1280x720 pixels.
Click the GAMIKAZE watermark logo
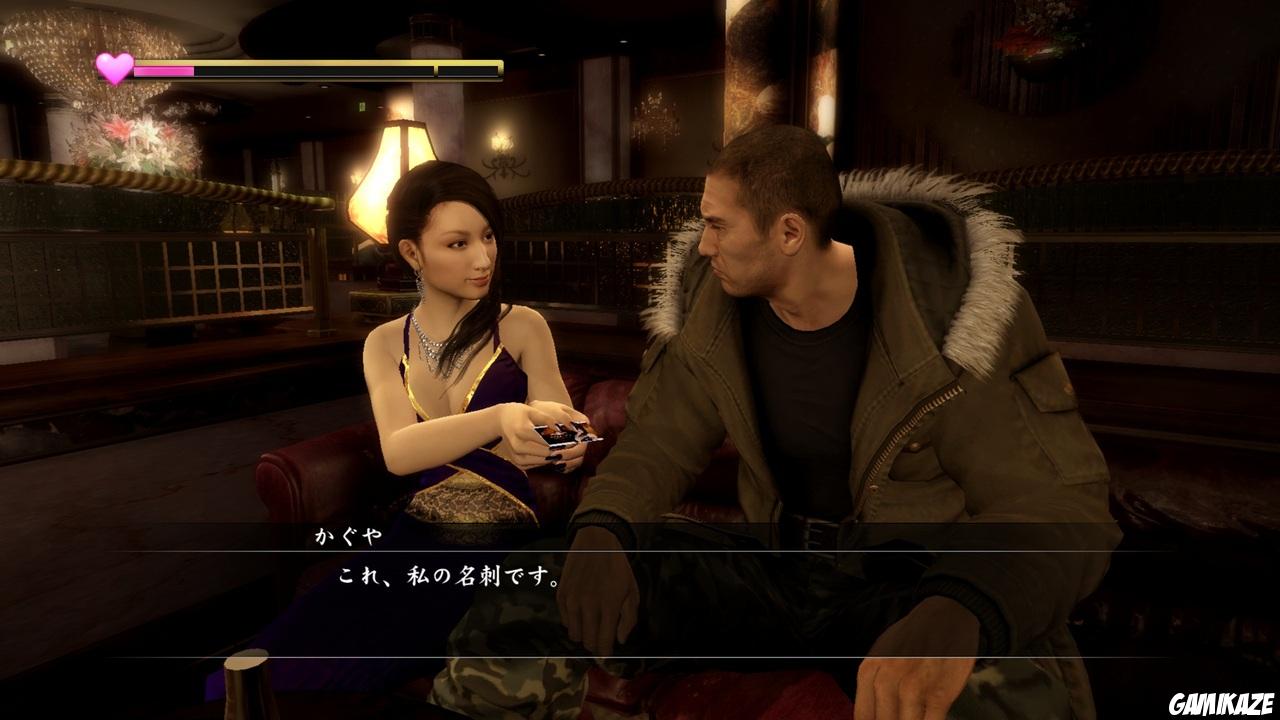pos(1222,704)
